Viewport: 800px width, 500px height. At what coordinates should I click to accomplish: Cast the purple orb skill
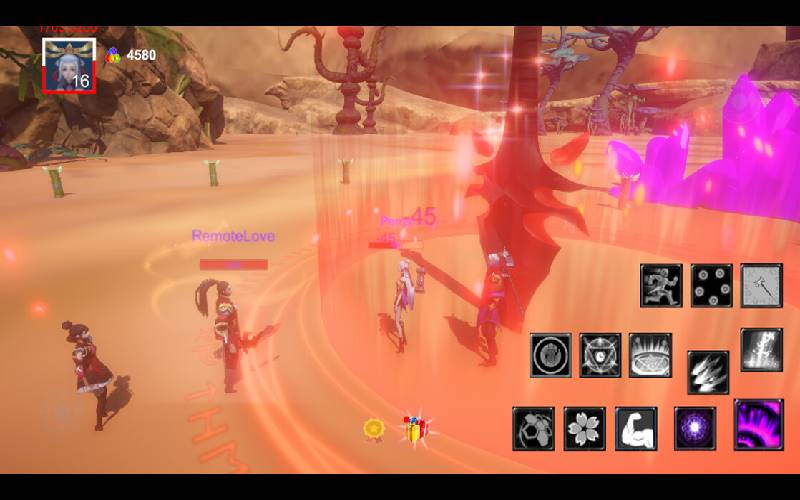(695, 428)
